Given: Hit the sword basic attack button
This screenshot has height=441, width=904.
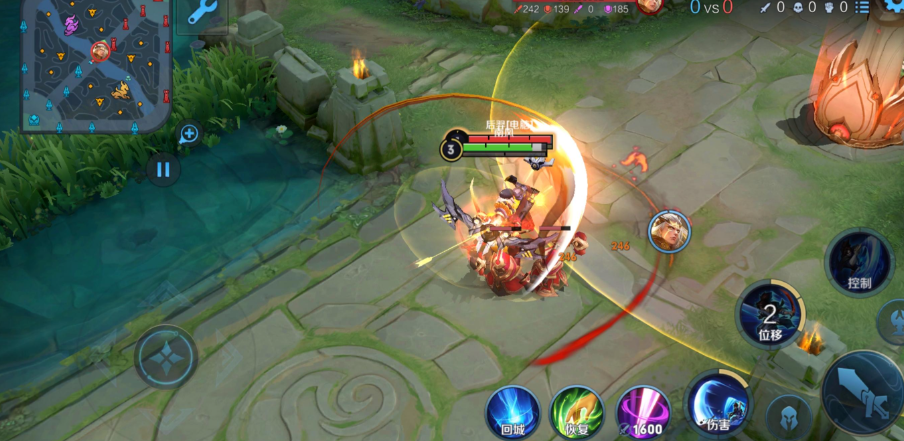Looking at the screenshot, I should tap(862, 390).
